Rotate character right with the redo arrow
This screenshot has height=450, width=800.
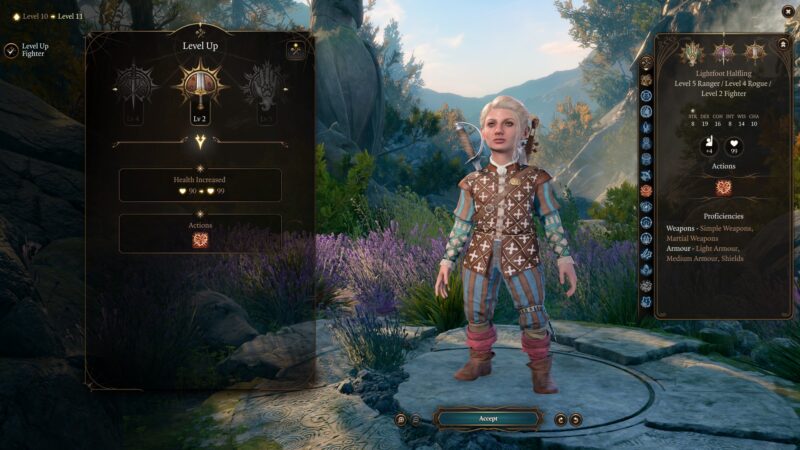tap(575, 420)
